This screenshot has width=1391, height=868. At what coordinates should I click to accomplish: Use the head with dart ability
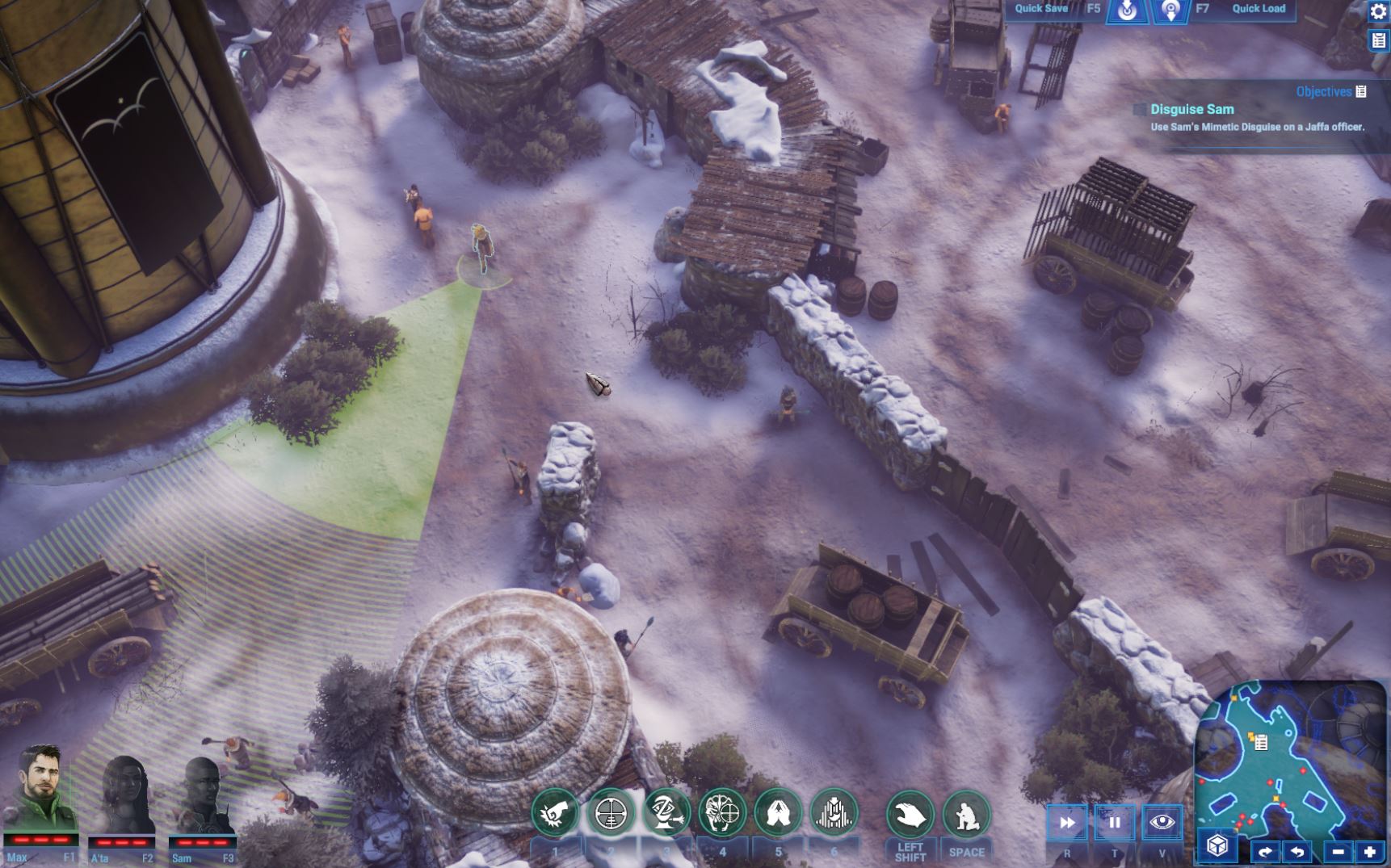pos(666,813)
